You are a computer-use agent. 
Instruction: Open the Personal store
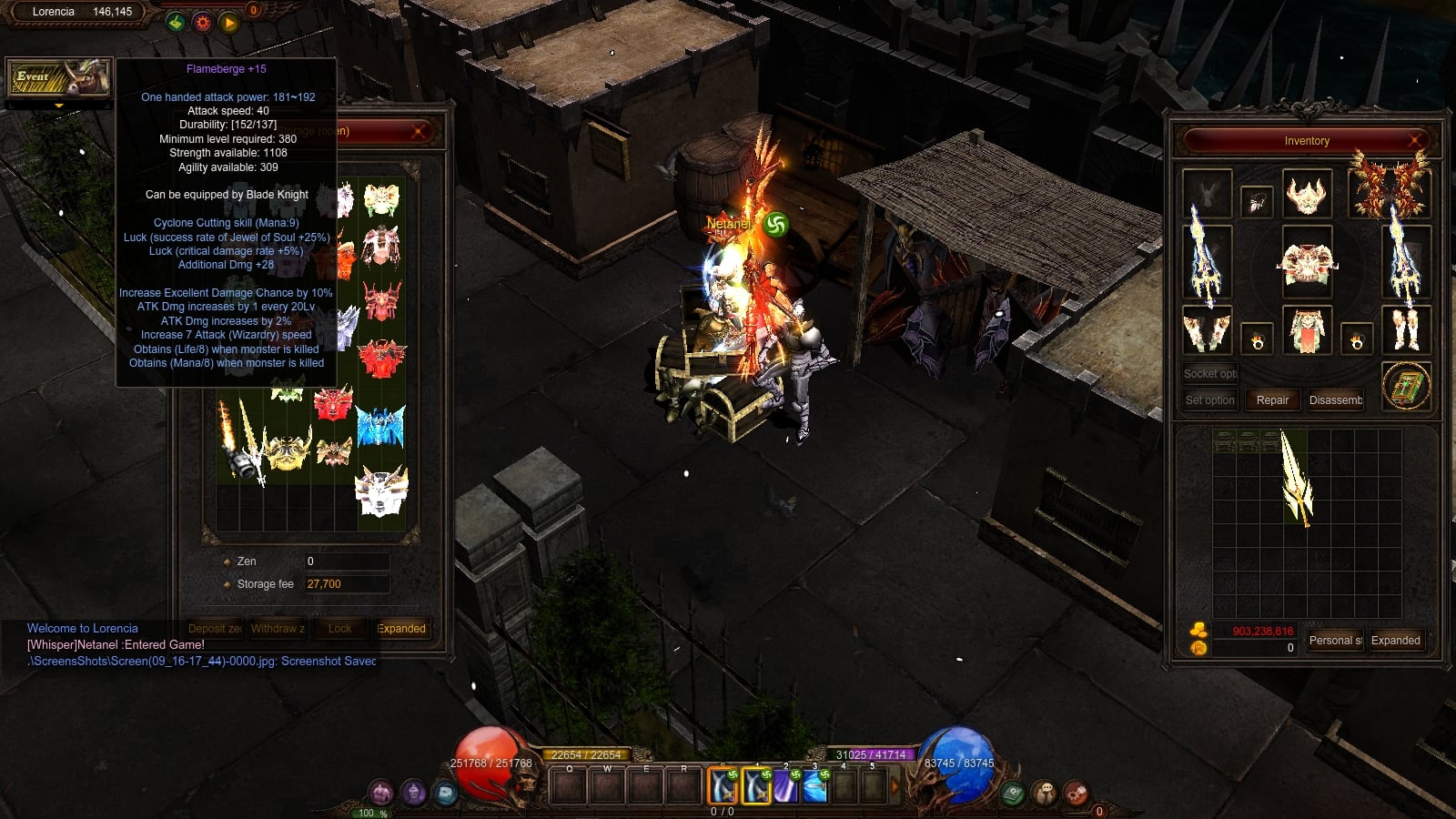pyautogui.click(x=1335, y=641)
